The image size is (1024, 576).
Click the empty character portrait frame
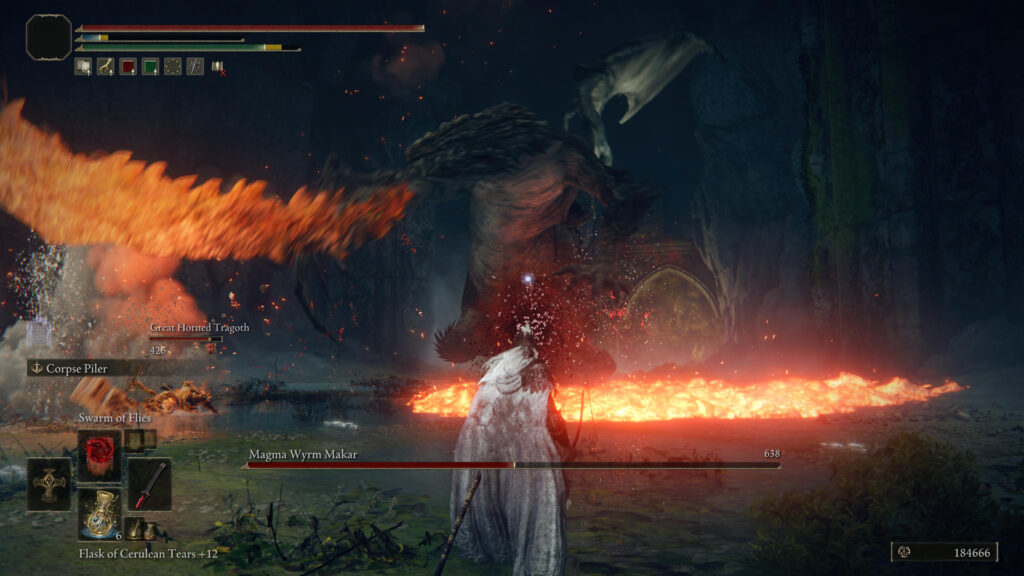tap(48, 37)
